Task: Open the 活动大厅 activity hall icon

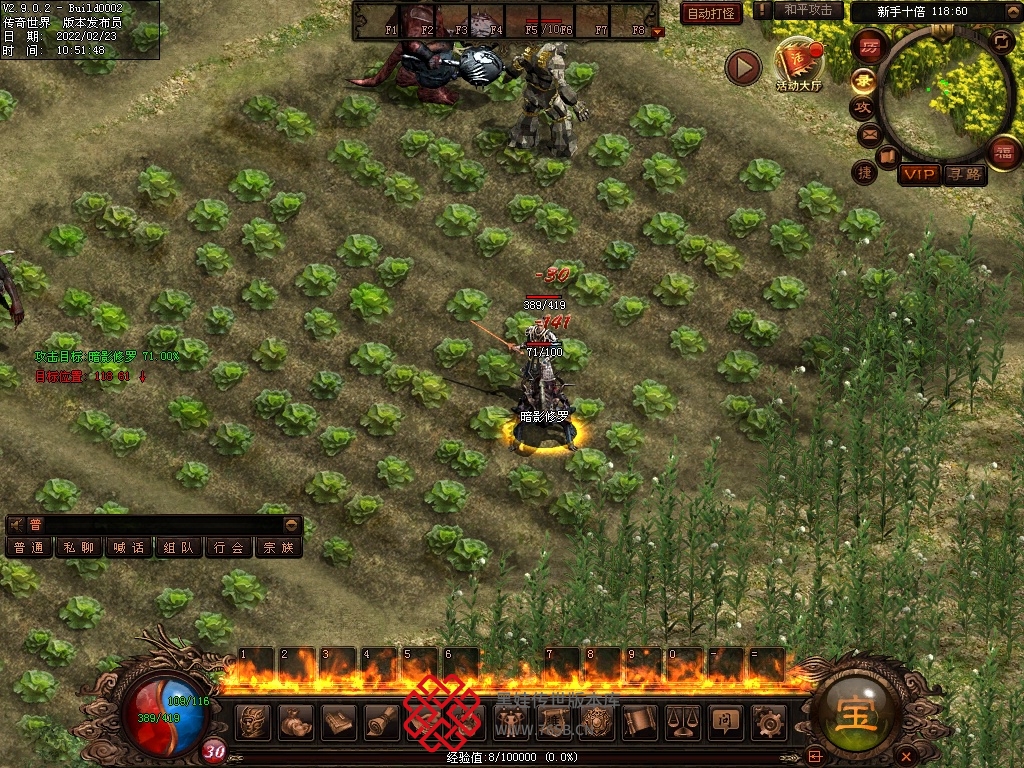Action: click(x=799, y=66)
